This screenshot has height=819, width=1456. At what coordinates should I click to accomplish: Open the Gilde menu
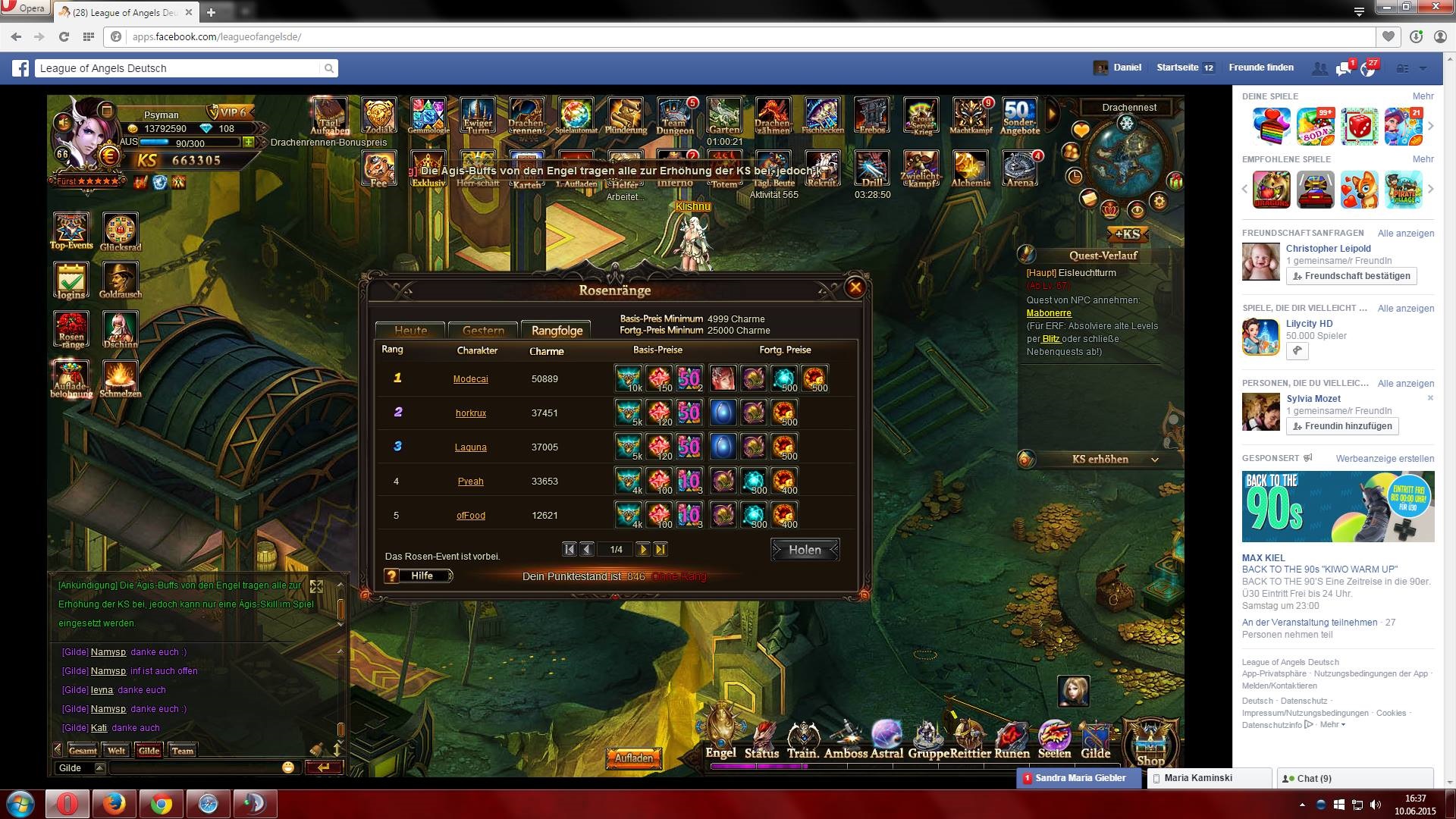1095,741
